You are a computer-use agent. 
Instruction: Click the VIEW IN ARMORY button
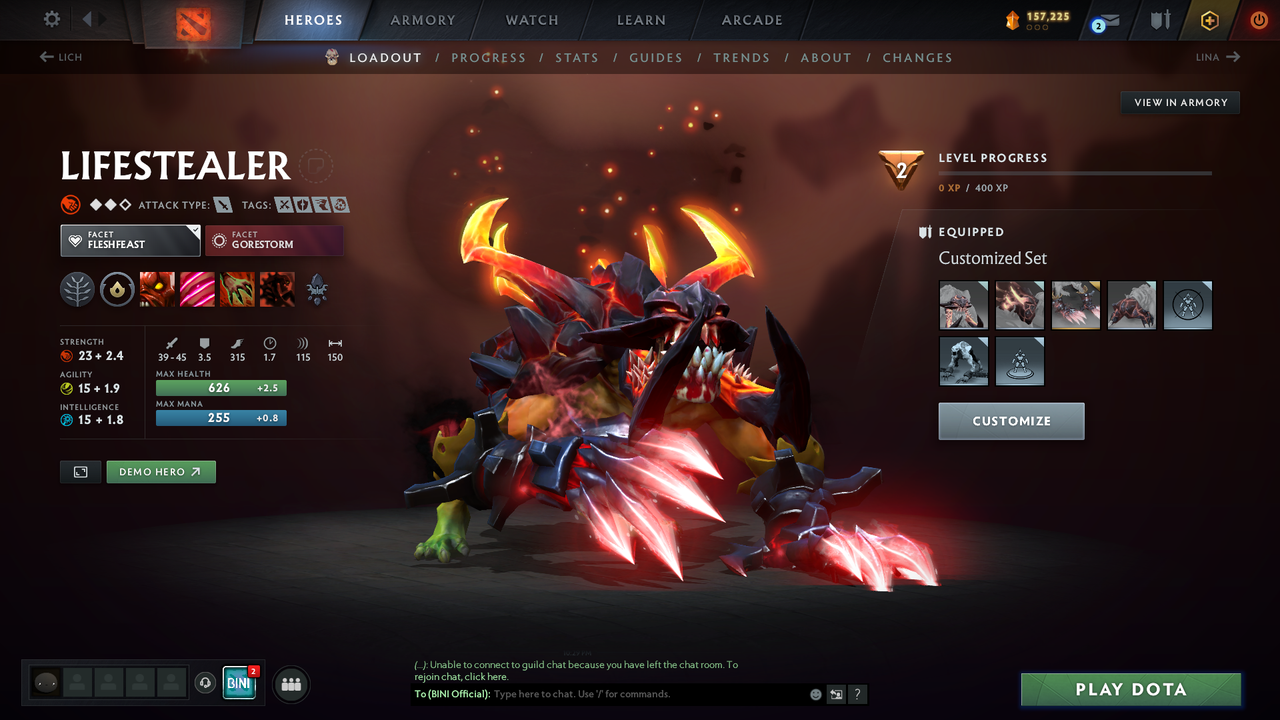(1179, 102)
